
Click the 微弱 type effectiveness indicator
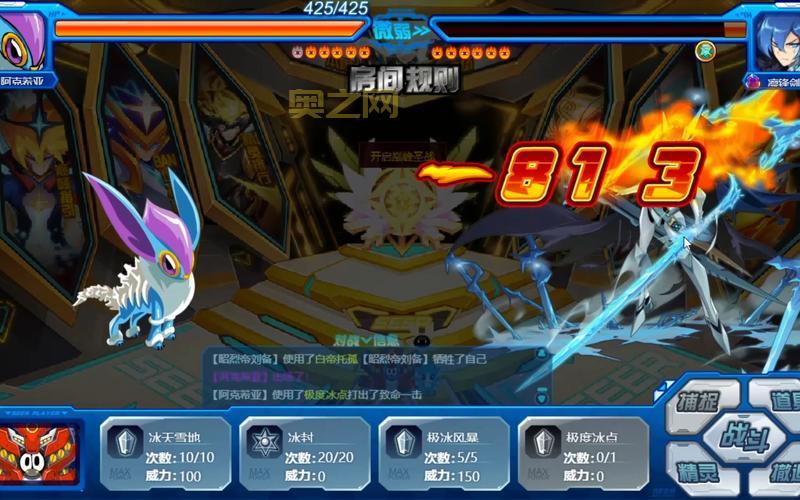pyautogui.click(x=401, y=30)
